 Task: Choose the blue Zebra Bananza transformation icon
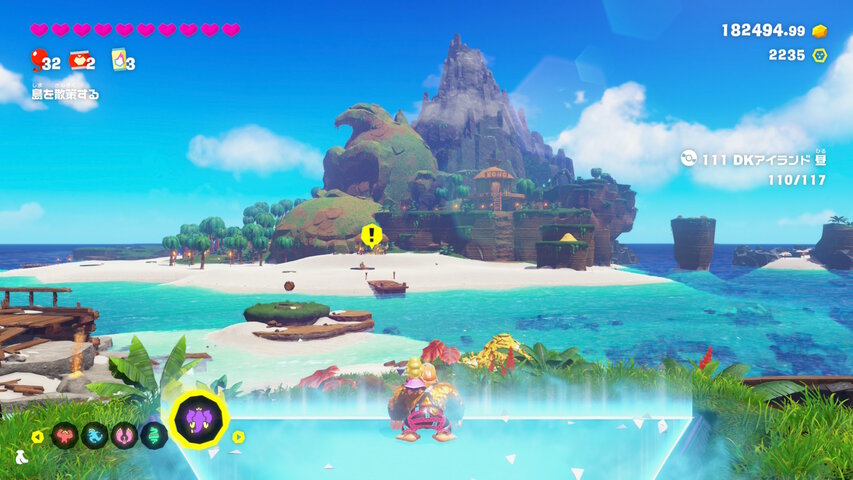click(x=94, y=435)
